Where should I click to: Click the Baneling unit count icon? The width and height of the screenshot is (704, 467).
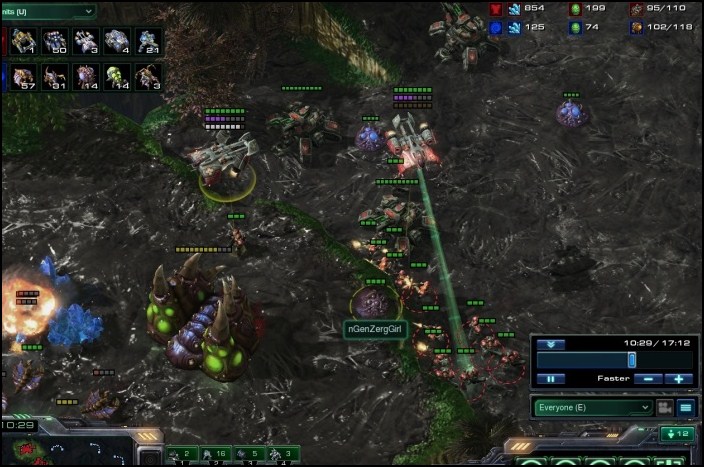click(x=116, y=77)
